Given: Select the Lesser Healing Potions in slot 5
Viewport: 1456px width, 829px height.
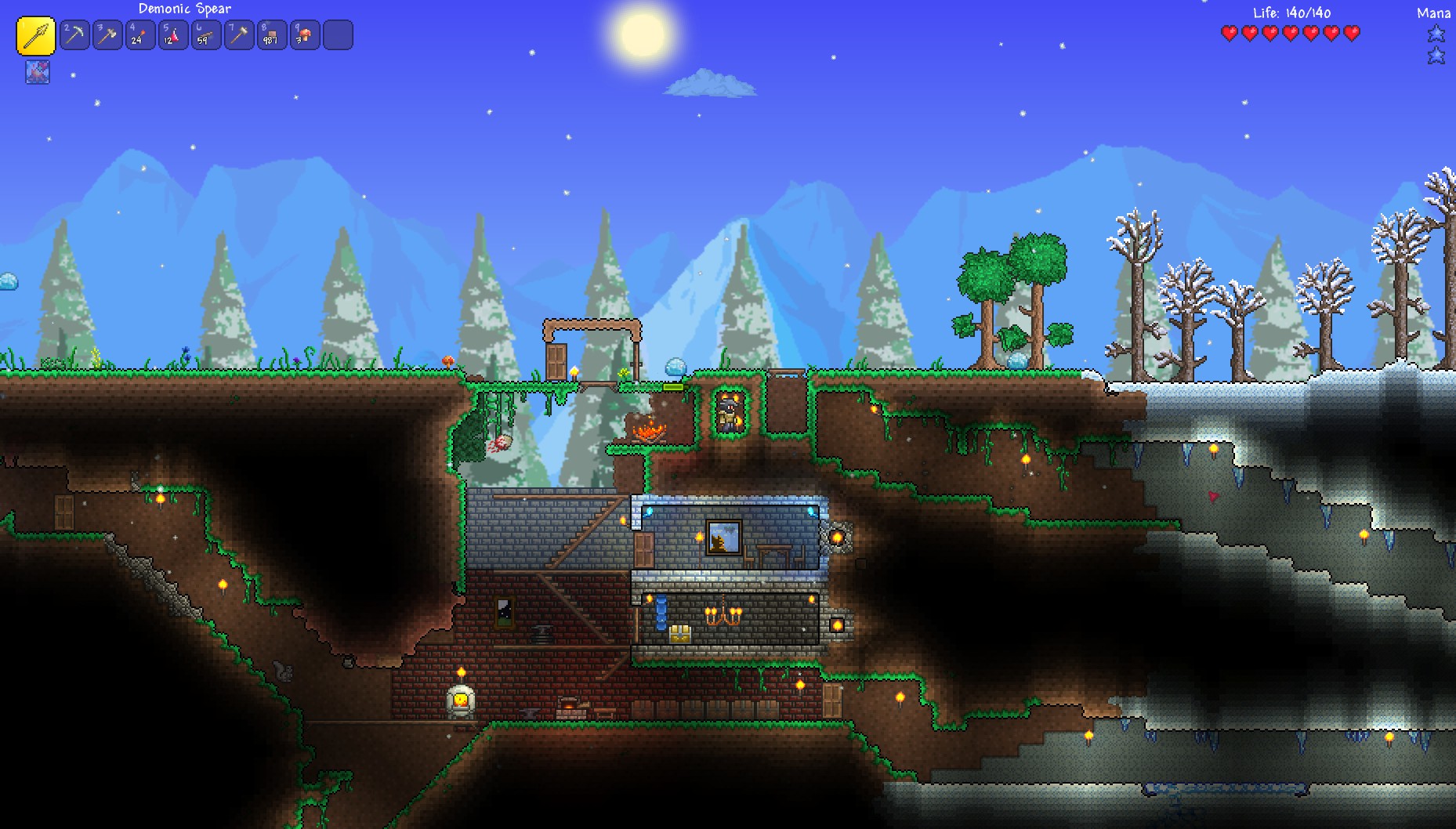Looking at the screenshot, I should (x=173, y=34).
